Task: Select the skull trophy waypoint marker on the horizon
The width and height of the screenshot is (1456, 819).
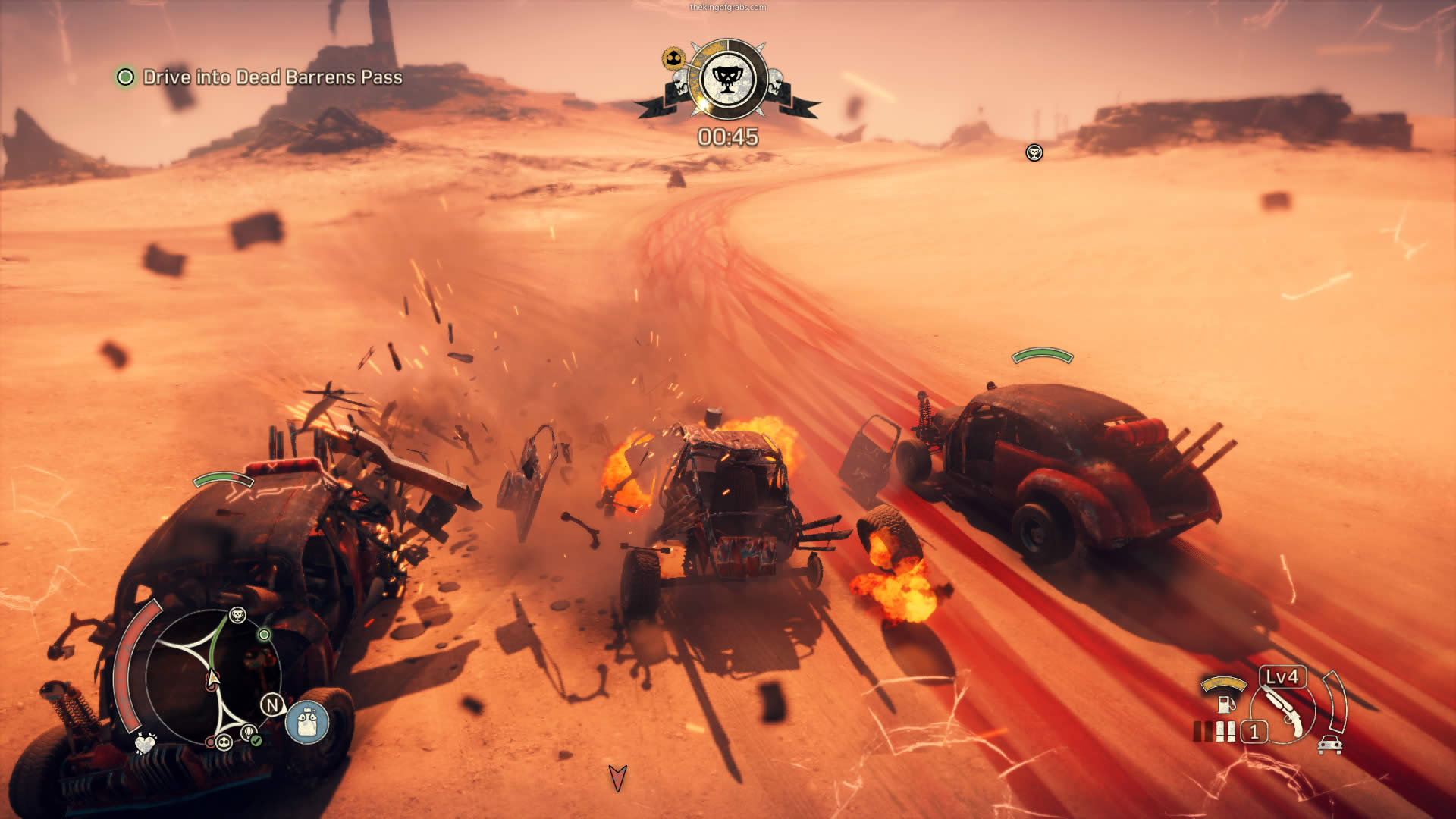Action: click(1034, 153)
